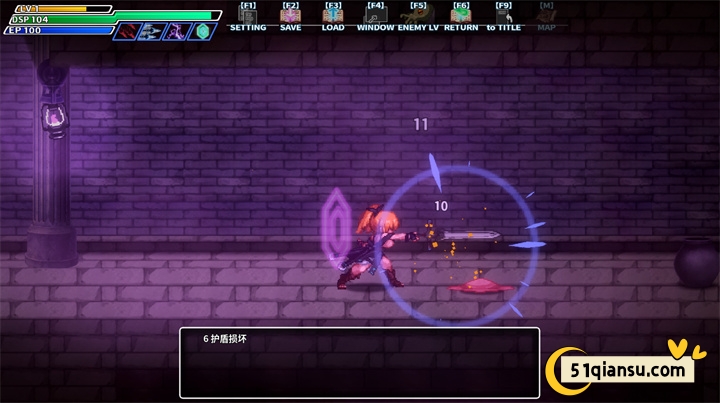The image size is (720, 403).
Task: Activate the red slash skill icon
Action: click(127, 31)
